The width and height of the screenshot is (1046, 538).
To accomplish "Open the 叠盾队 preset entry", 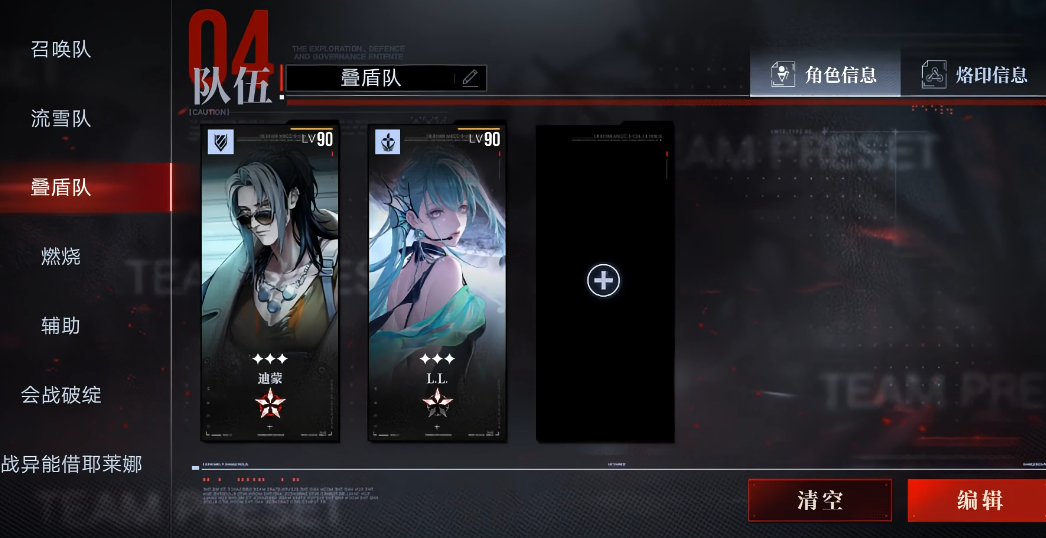I will [61, 188].
